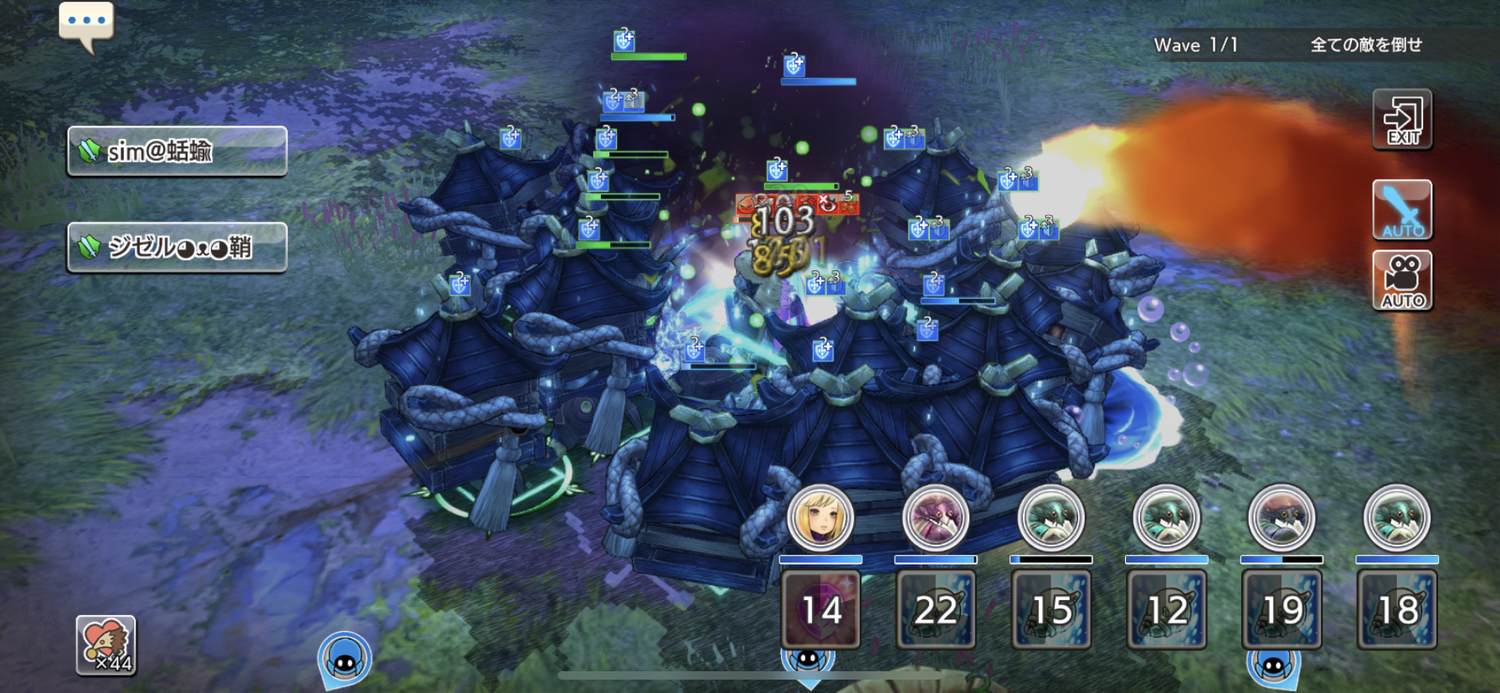Select the pink creature unit portrait
1500x693 pixels.
click(x=936, y=517)
